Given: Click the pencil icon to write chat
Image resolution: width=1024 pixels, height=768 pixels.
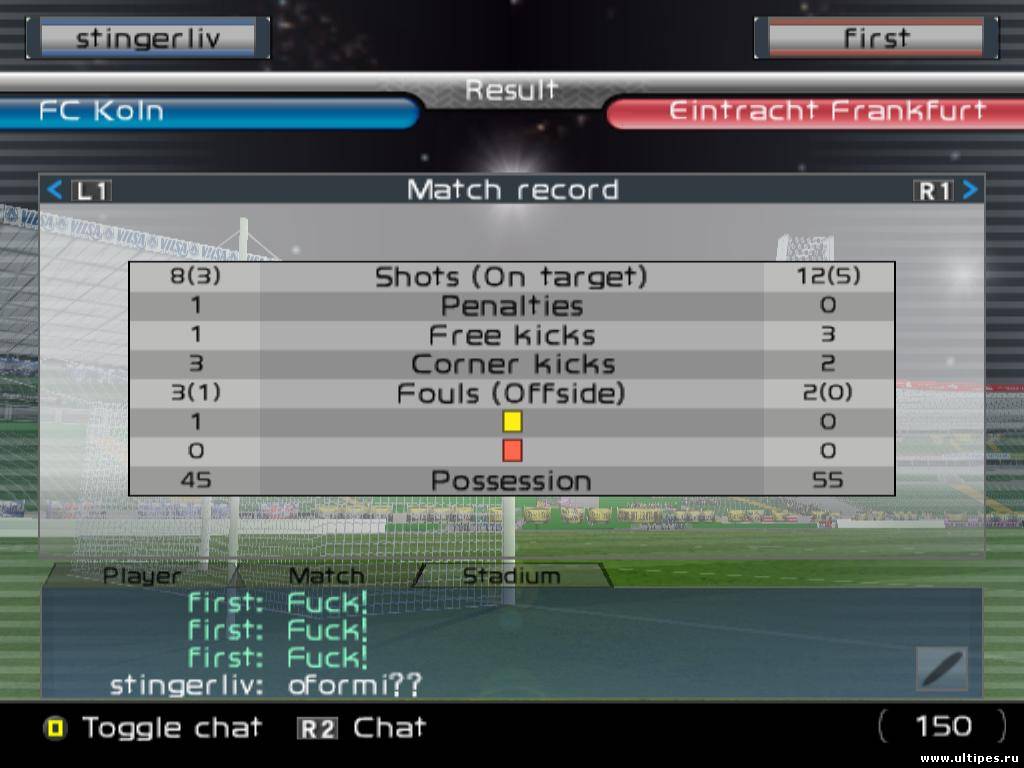Looking at the screenshot, I should pyautogui.click(x=941, y=669).
